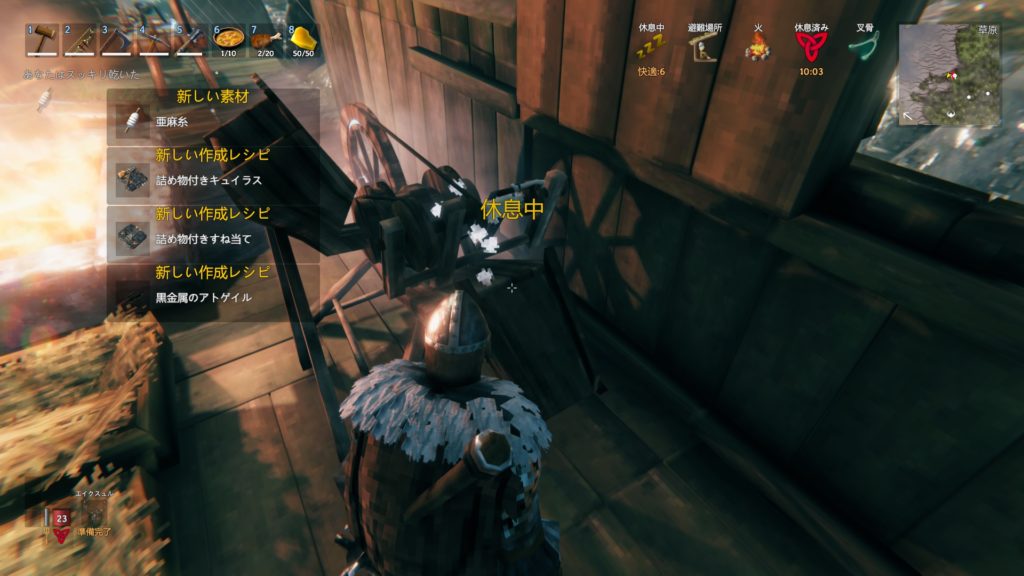Select the campfire 火 status icon
1024x576 pixels.
757,46
